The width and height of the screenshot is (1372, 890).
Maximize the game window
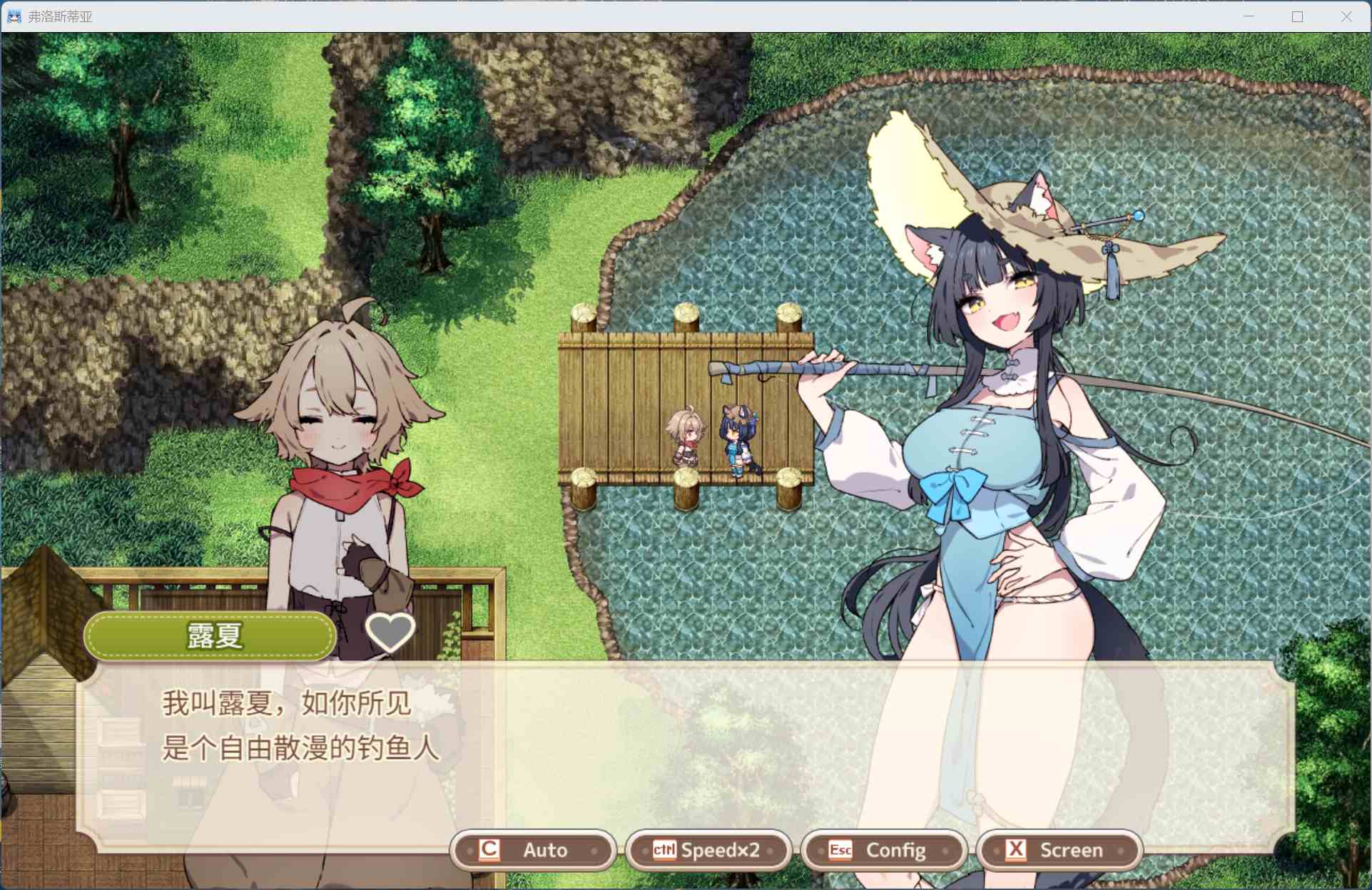tap(1297, 16)
